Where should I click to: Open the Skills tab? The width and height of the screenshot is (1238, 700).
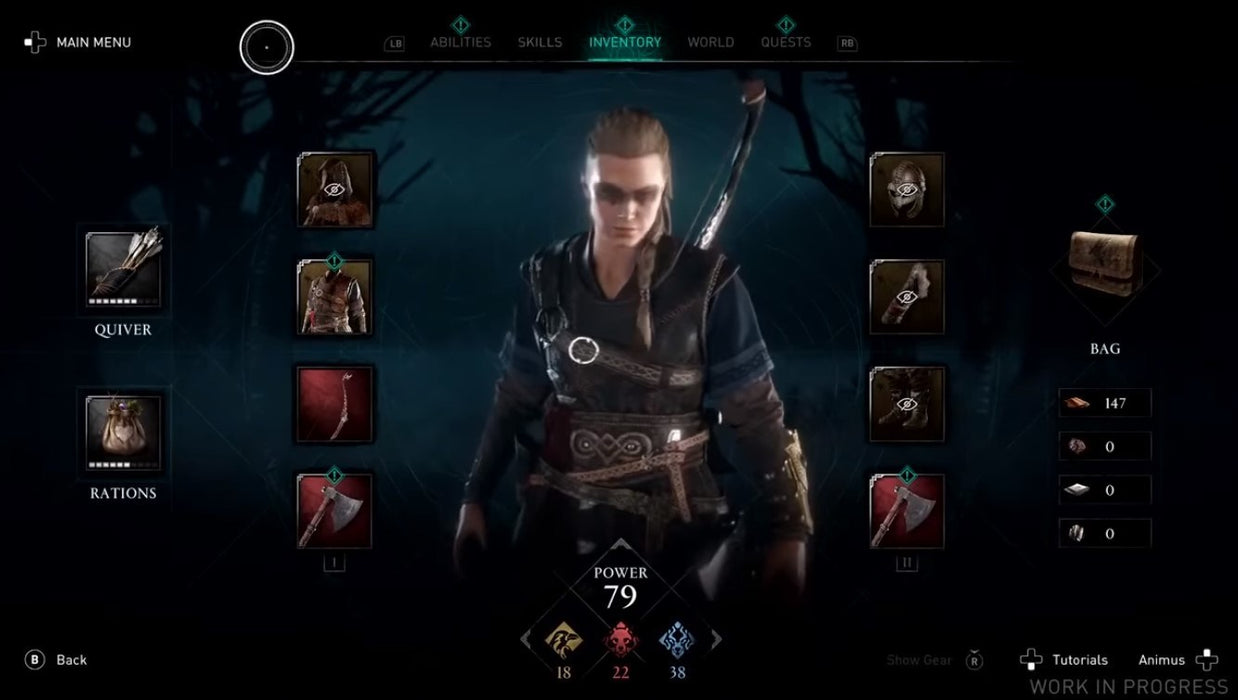click(x=540, y=42)
